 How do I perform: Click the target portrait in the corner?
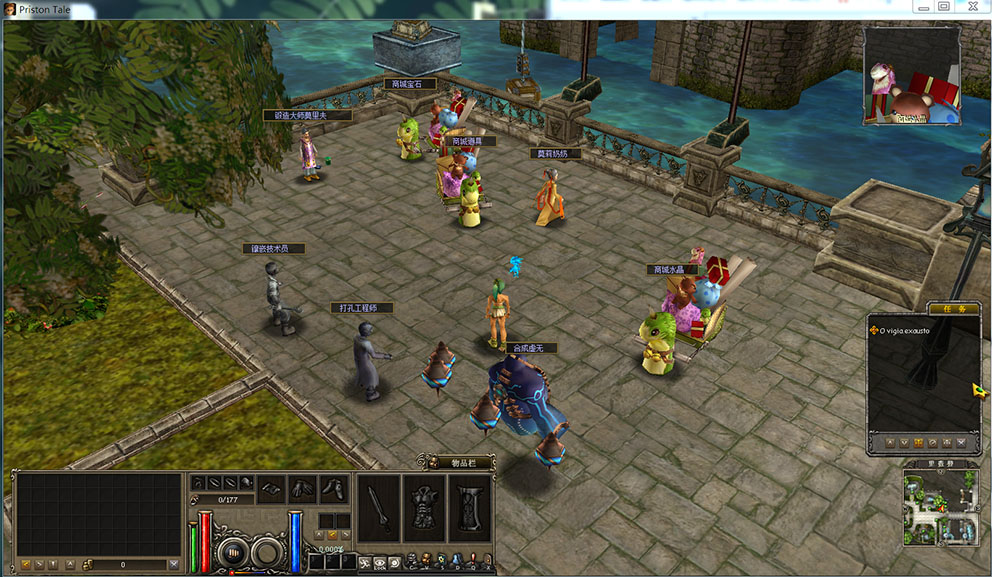point(912,76)
